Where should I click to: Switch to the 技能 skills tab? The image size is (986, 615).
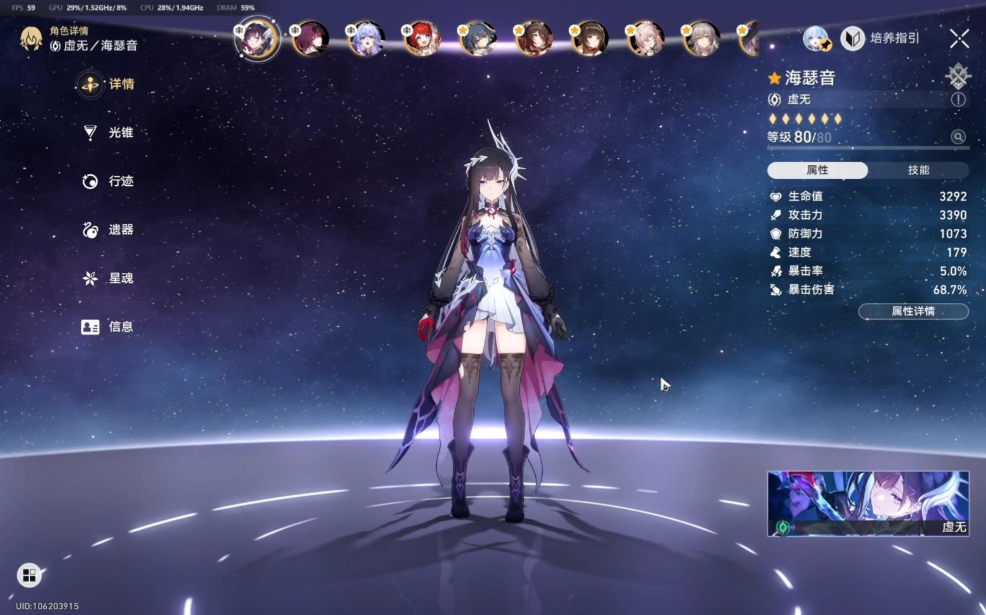coord(918,171)
